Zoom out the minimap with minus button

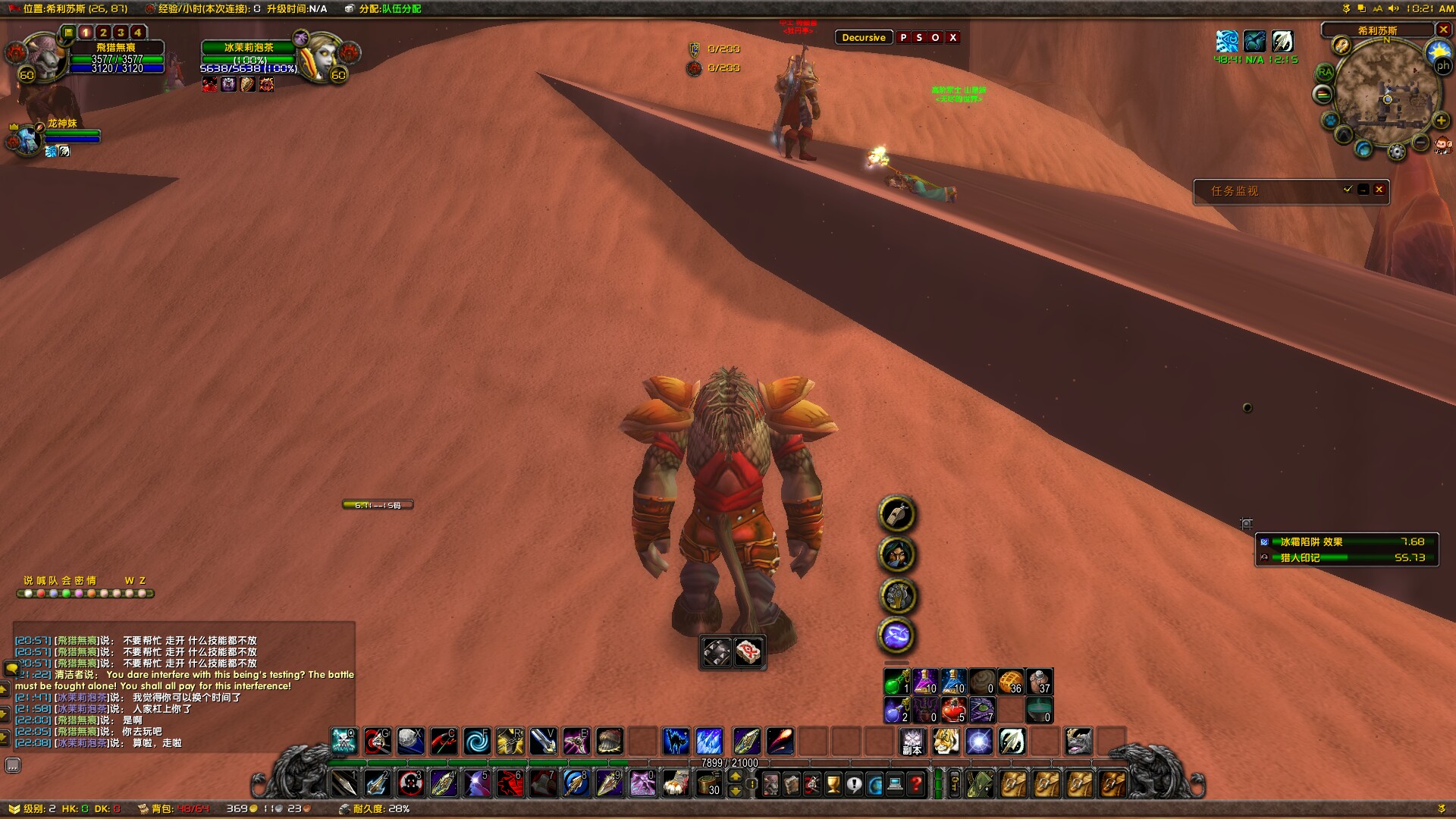coord(1420,143)
